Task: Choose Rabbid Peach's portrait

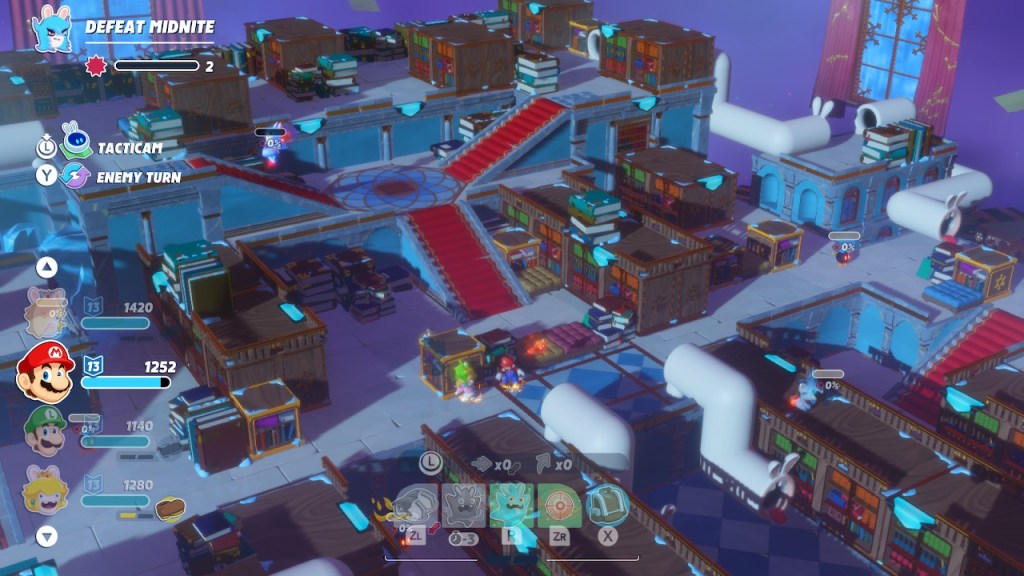Action: (45, 492)
